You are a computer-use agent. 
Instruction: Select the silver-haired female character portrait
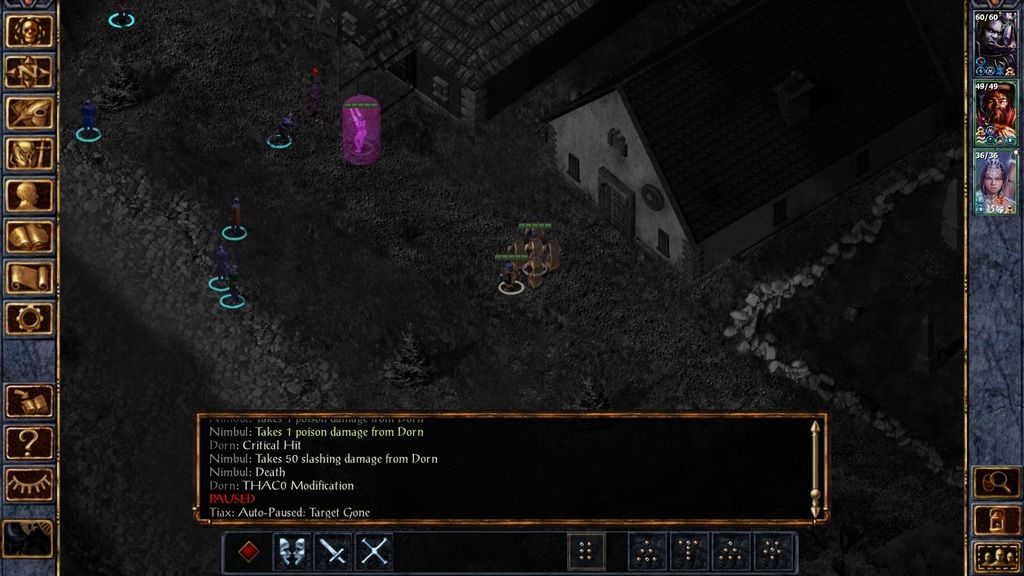pyautogui.click(x=995, y=180)
